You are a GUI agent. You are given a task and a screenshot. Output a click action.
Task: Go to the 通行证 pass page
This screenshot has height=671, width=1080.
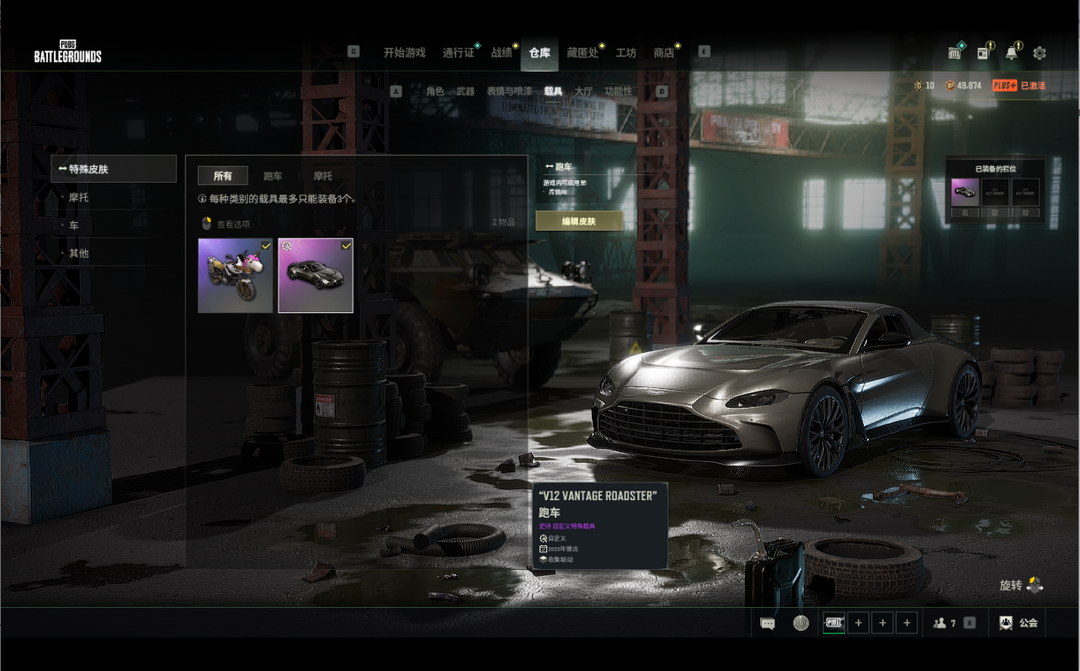458,53
